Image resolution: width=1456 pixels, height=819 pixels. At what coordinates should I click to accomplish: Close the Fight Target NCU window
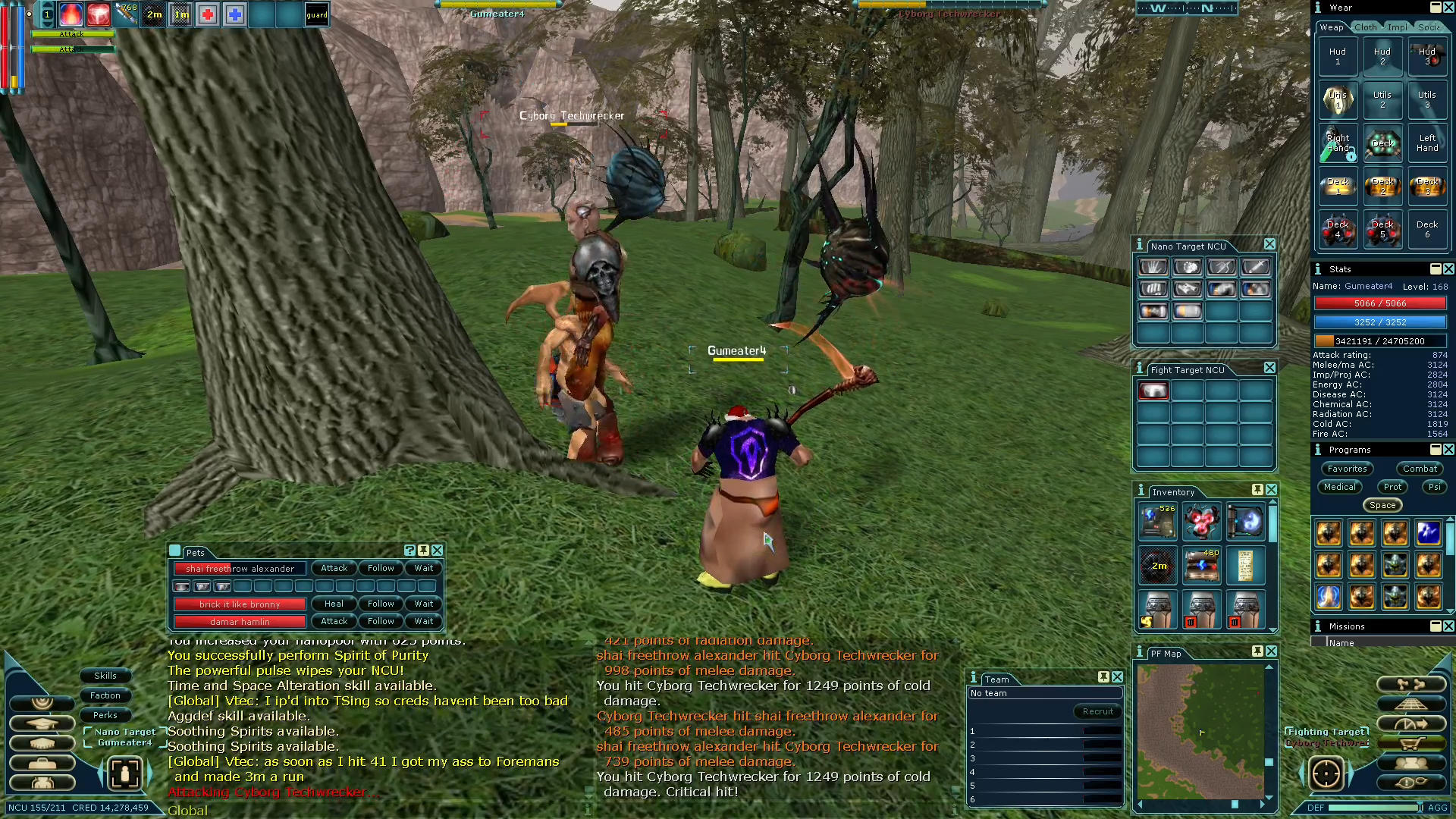pos(1269,368)
